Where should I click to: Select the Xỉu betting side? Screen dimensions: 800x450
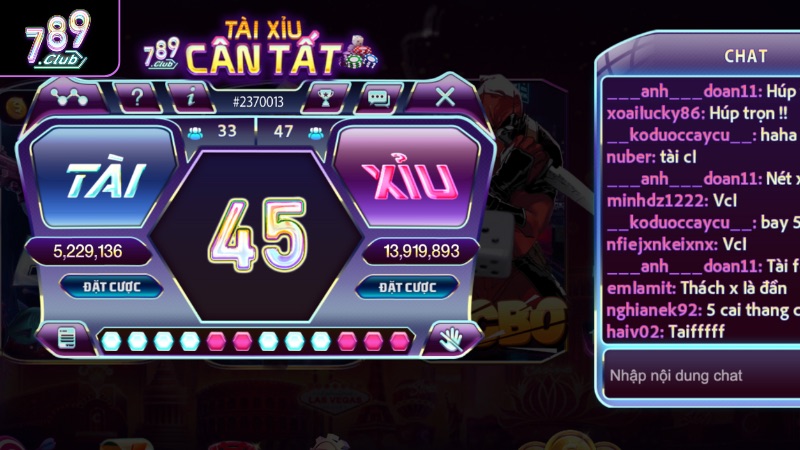[x=412, y=180]
